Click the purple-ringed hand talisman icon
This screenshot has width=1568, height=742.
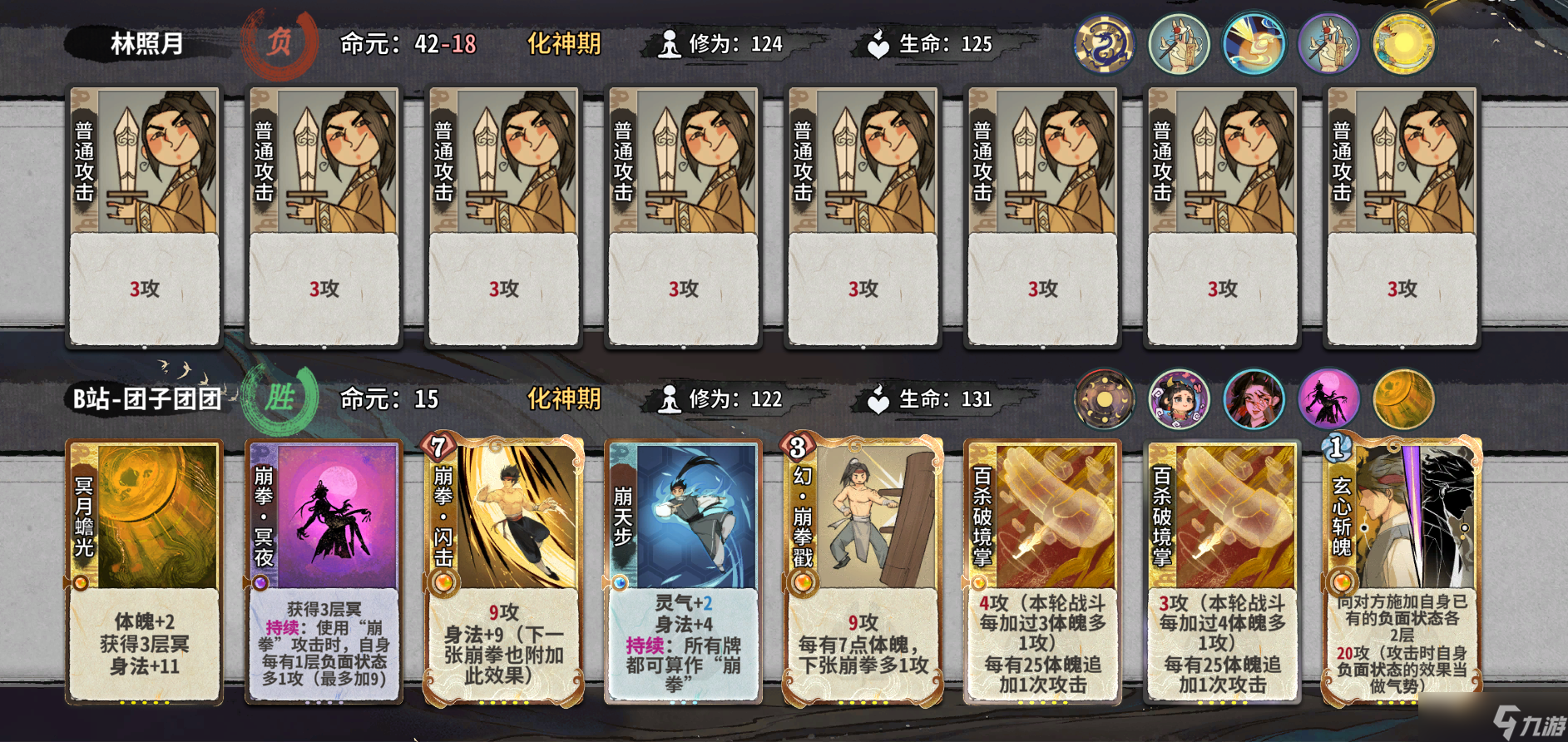1328,43
